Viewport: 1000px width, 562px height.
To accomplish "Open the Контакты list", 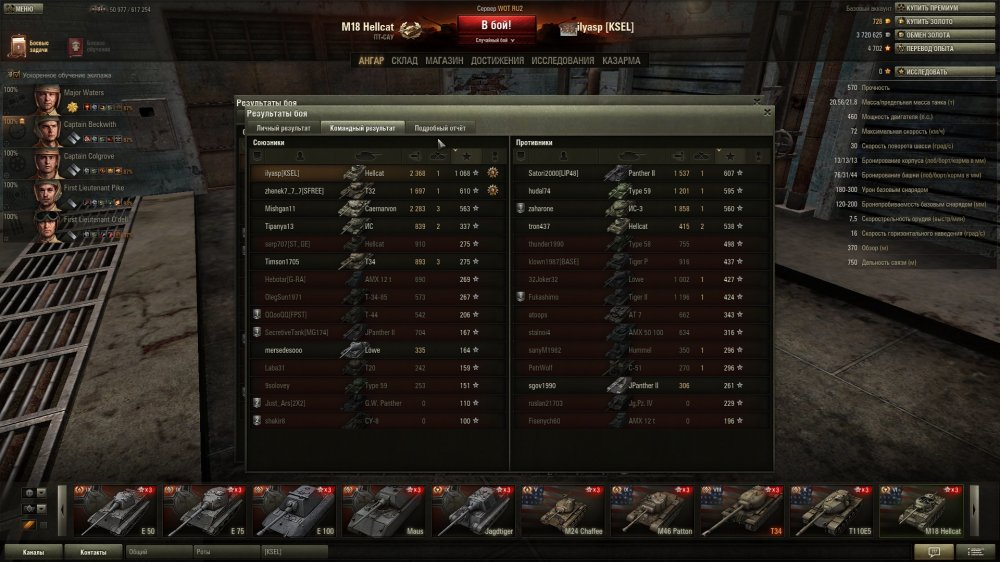I will point(93,551).
